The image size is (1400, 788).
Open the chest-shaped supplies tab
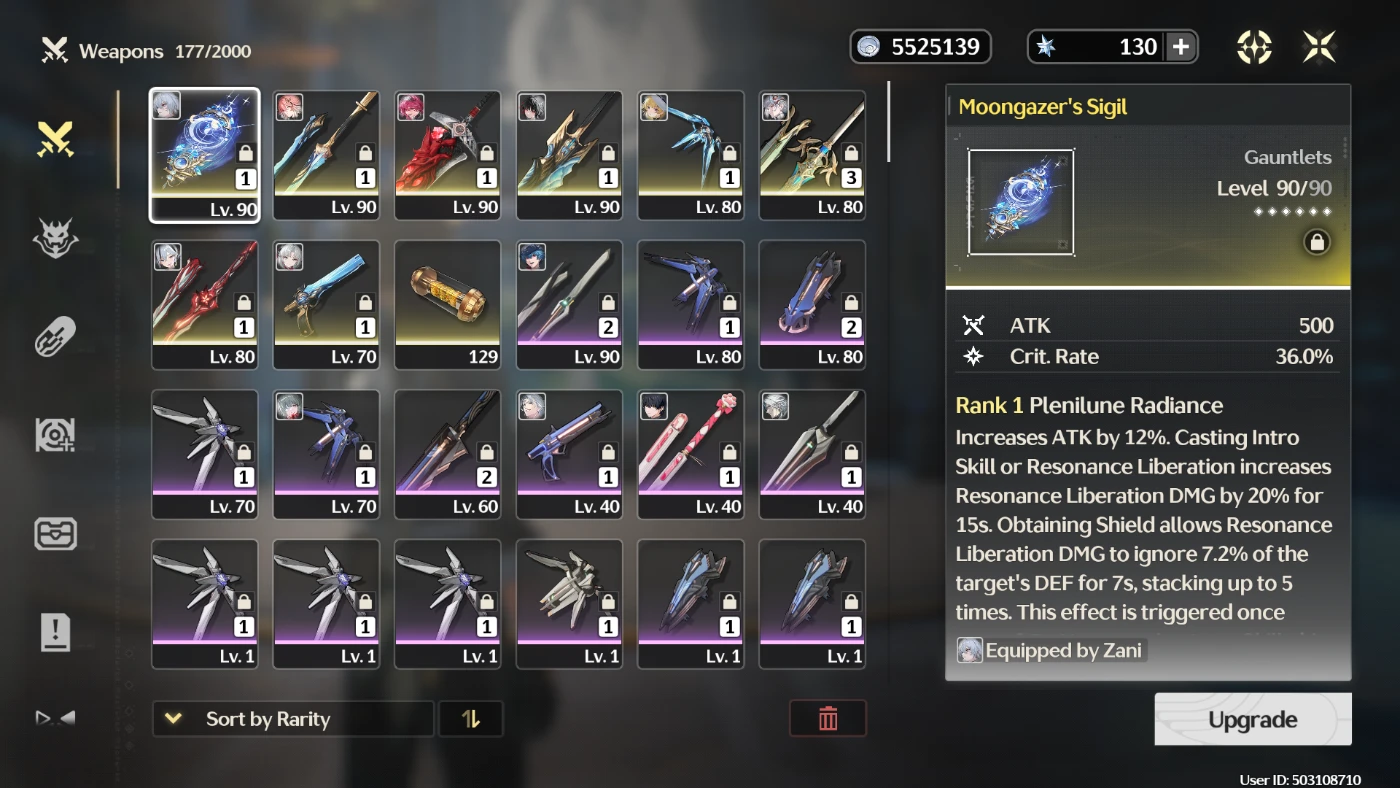point(56,534)
